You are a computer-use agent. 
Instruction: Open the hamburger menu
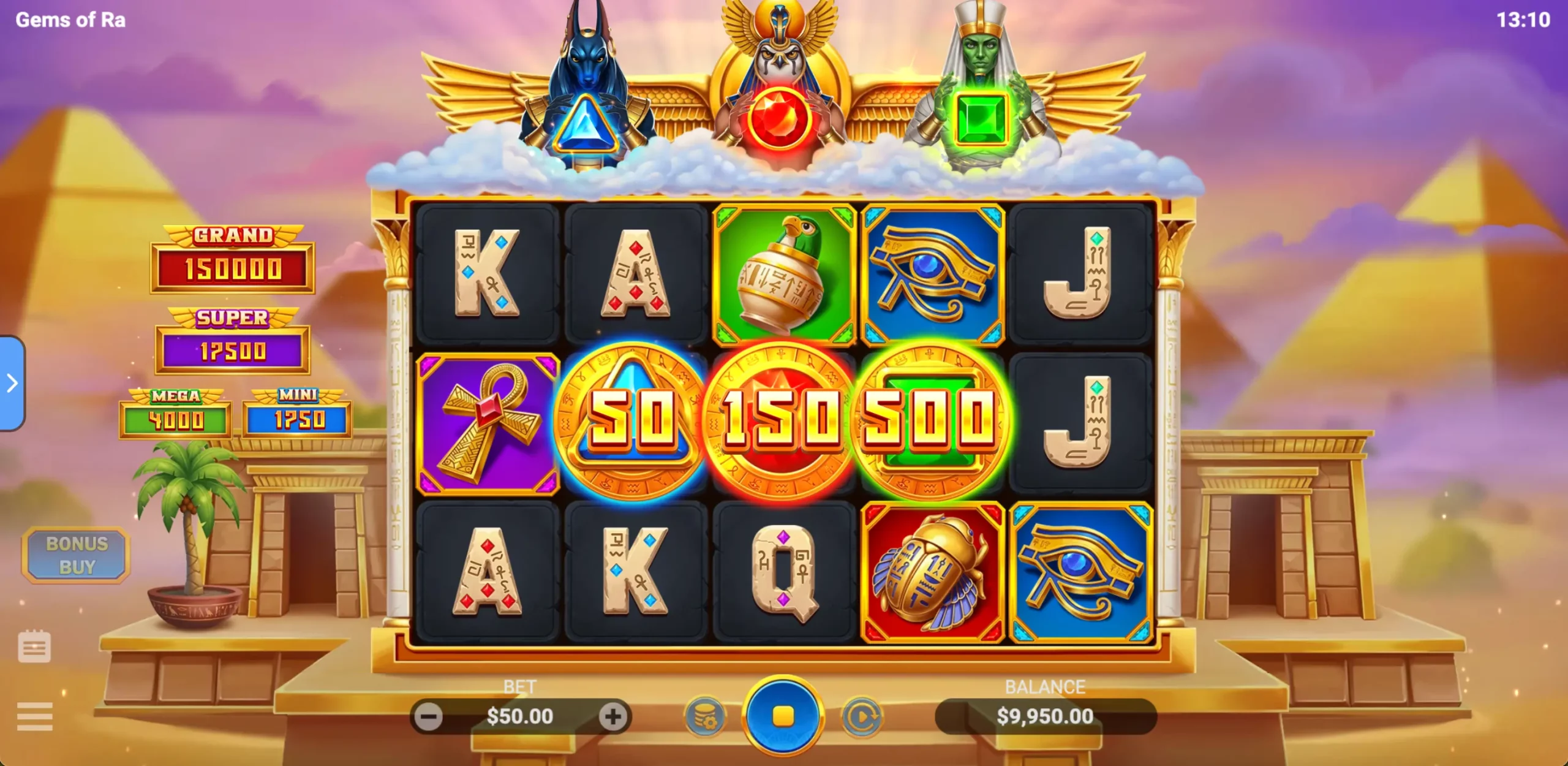point(34,716)
